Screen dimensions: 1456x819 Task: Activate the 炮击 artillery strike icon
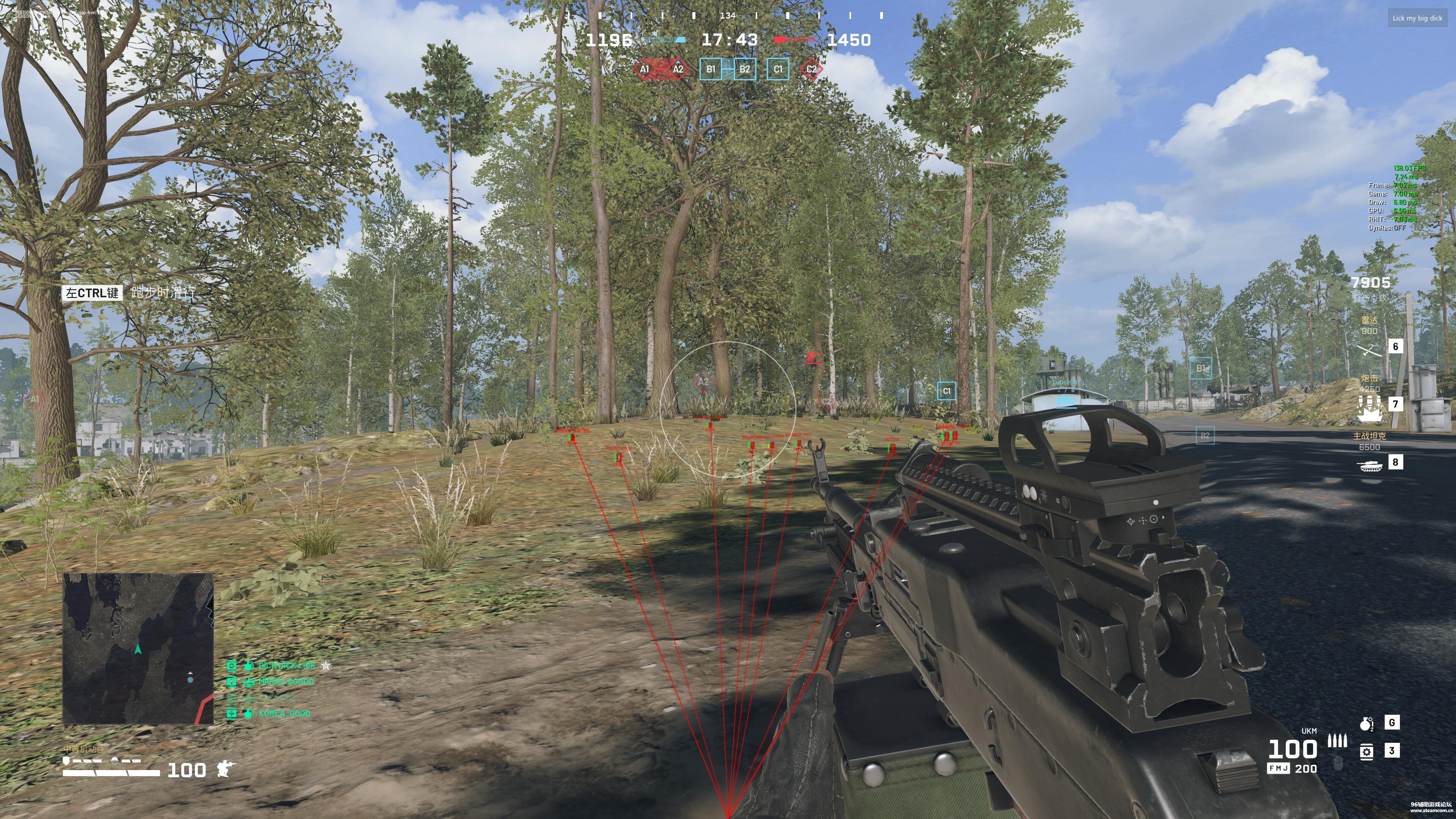1370,408
